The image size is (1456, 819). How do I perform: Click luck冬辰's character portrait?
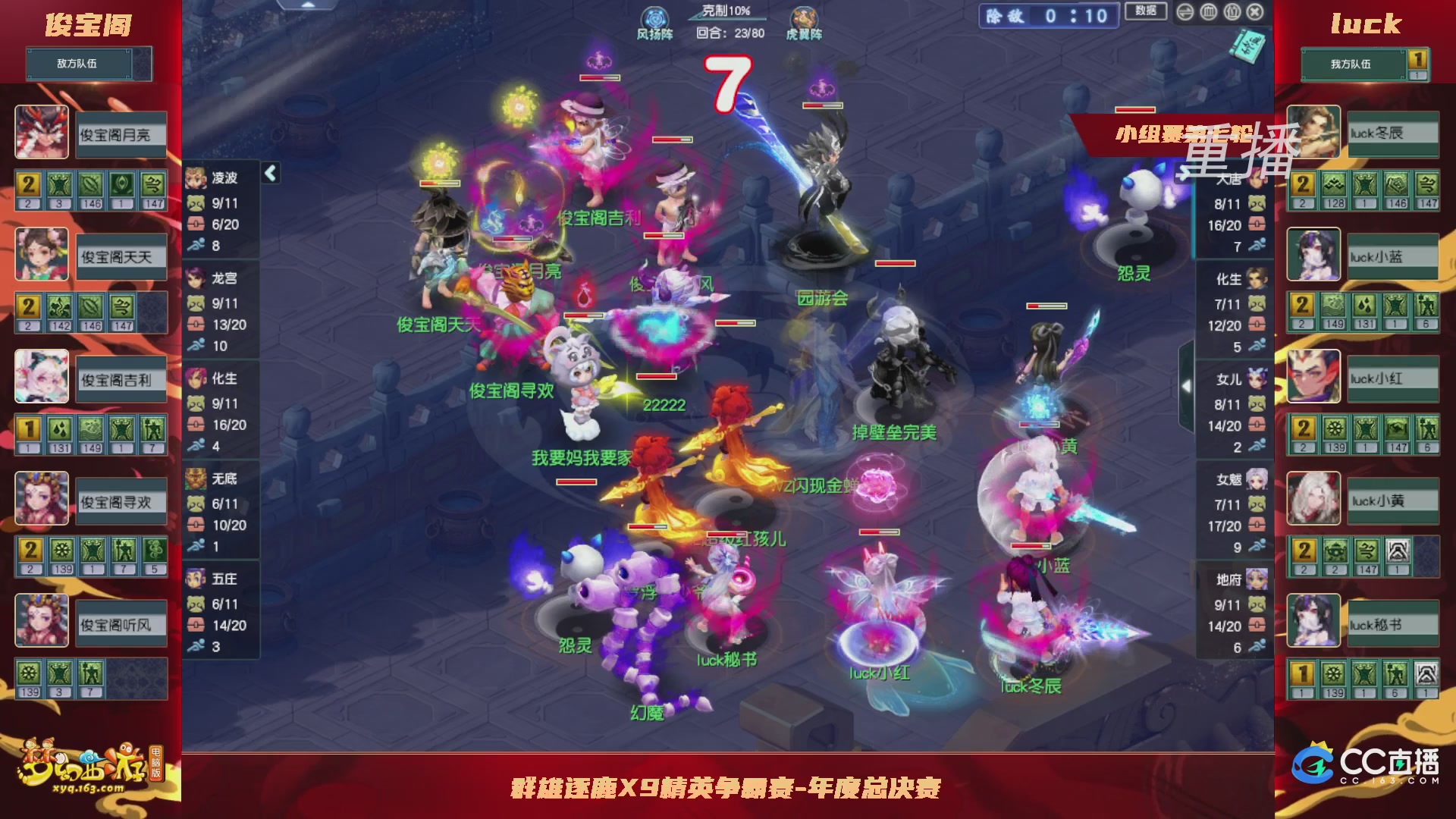coord(1312,133)
